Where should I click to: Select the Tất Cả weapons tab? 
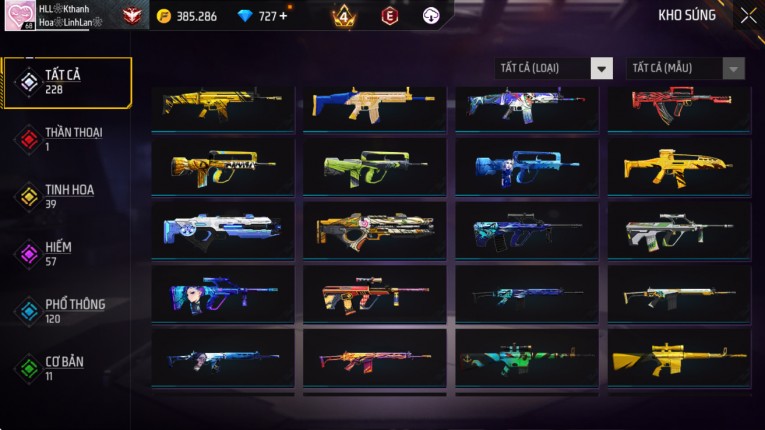click(67, 82)
